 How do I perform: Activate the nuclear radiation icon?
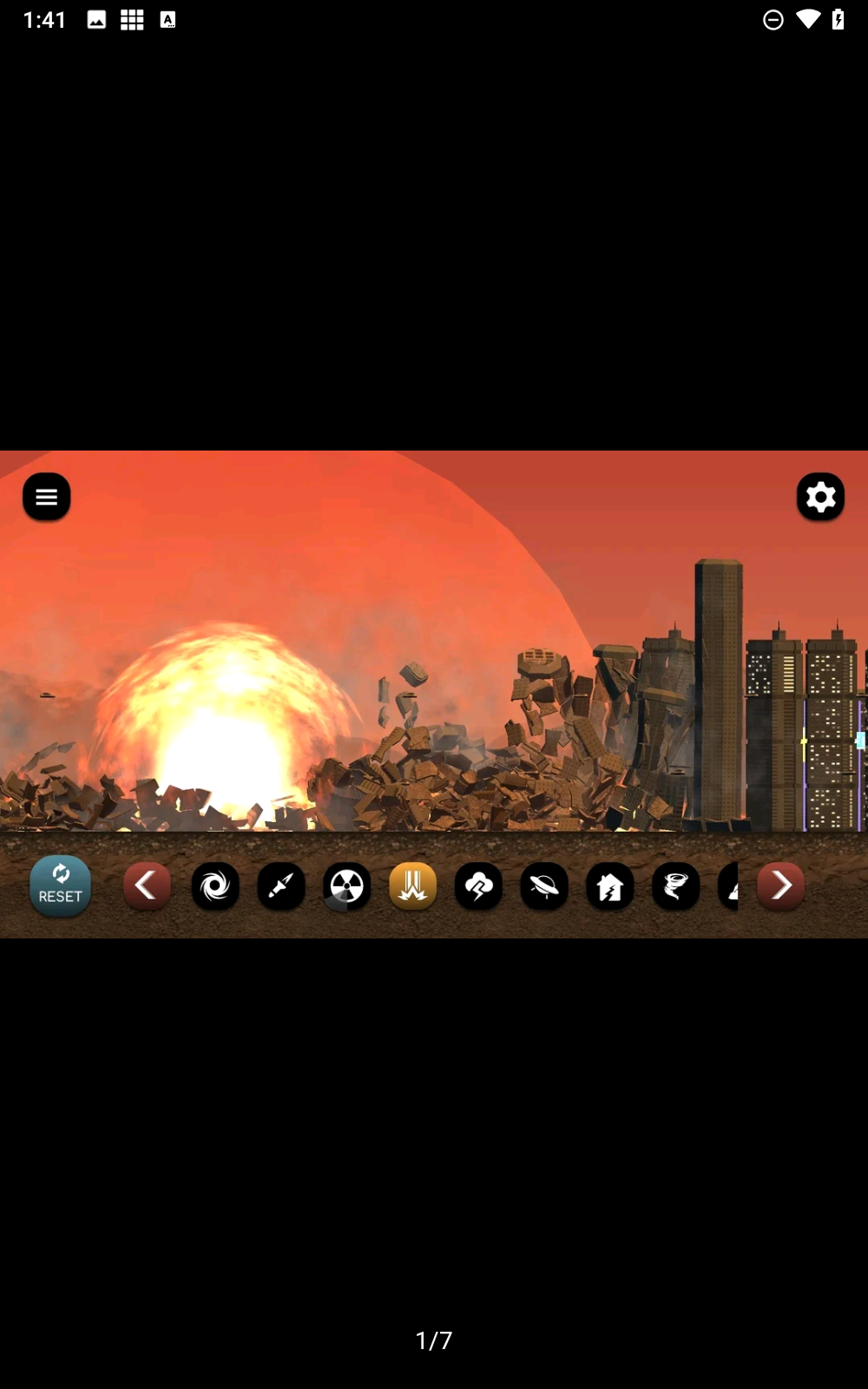(x=347, y=886)
